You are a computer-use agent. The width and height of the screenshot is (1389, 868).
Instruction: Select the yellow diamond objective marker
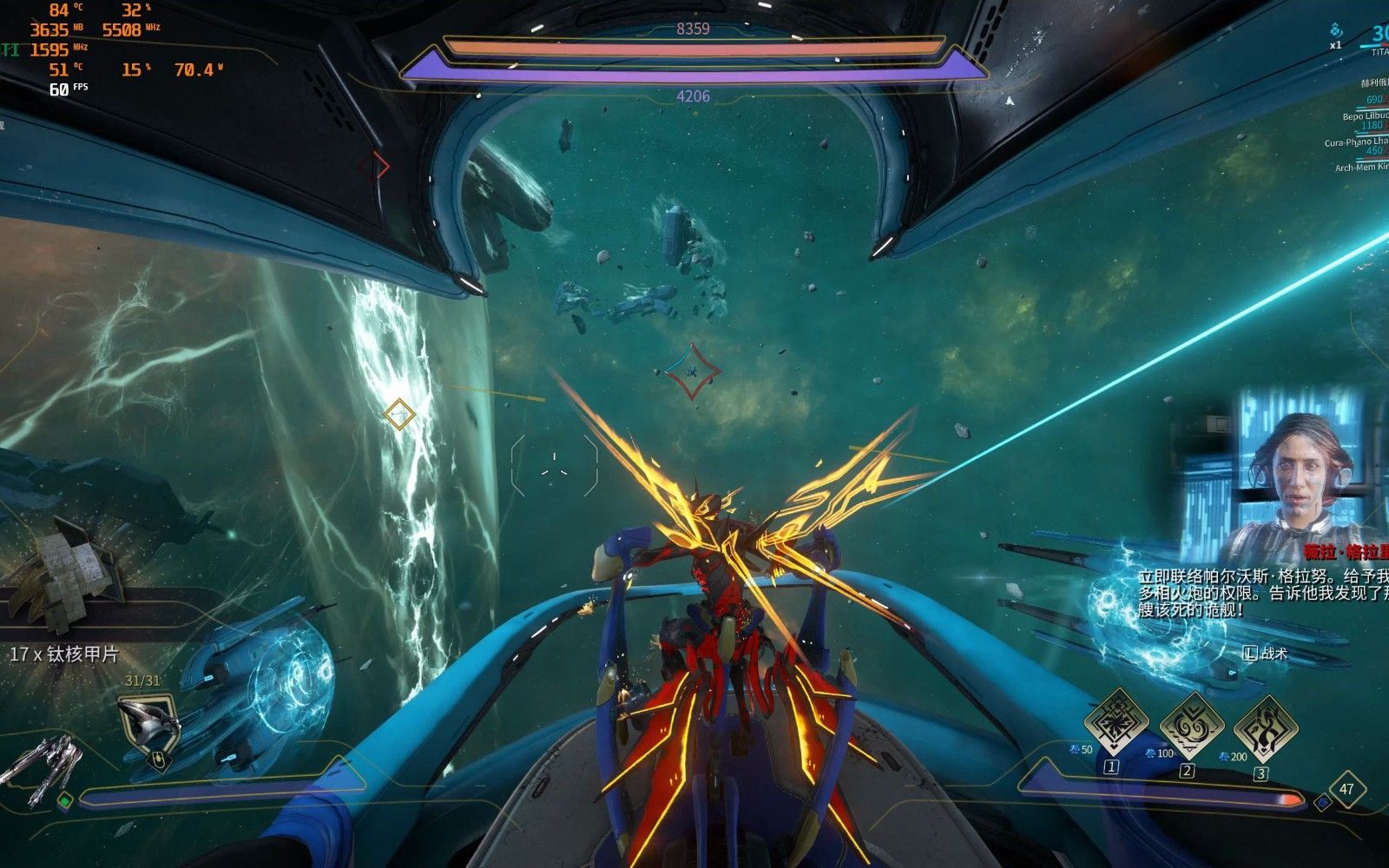pyautogui.click(x=399, y=415)
